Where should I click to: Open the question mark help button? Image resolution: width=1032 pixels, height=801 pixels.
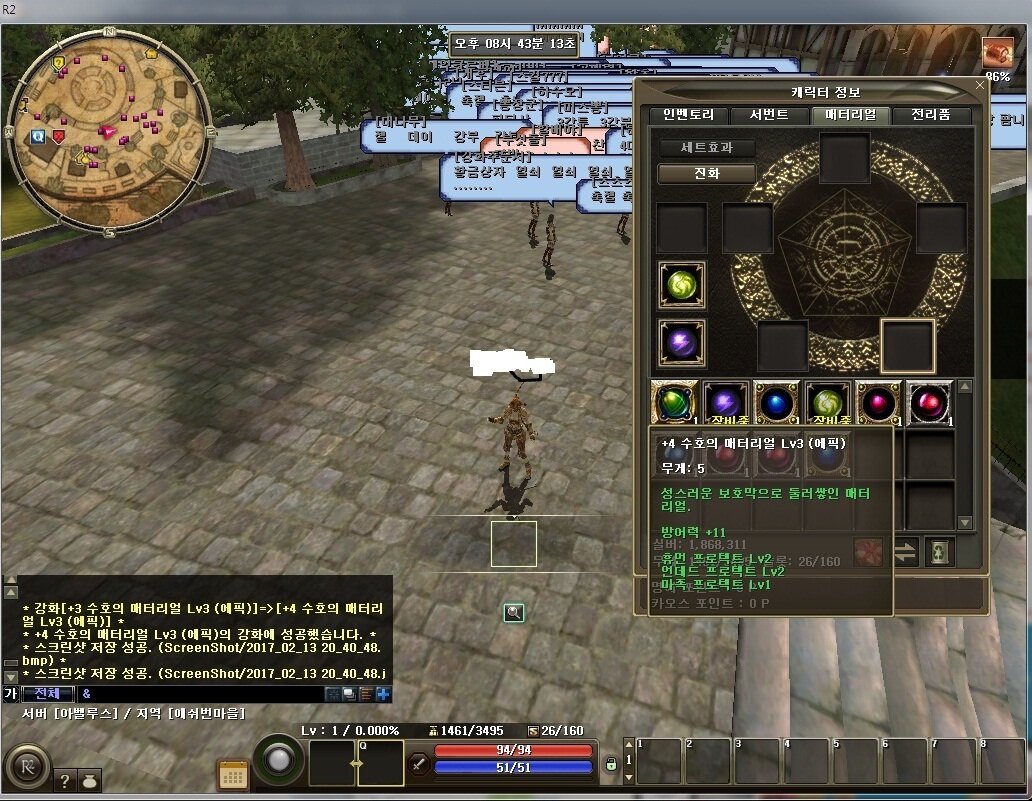[x=64, y=781]
